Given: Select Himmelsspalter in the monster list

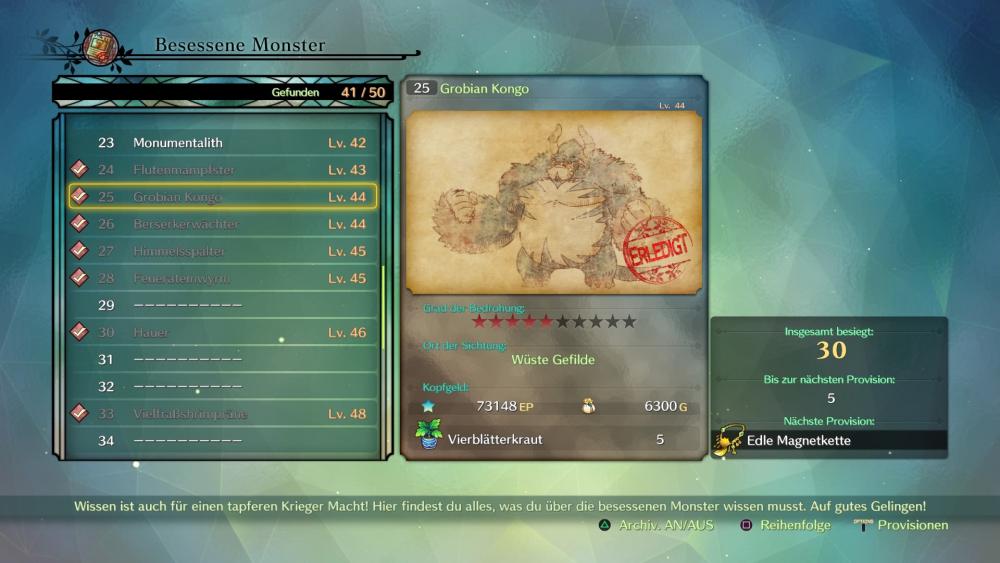Looking at the screenshot, I should (x=222, y=251).
